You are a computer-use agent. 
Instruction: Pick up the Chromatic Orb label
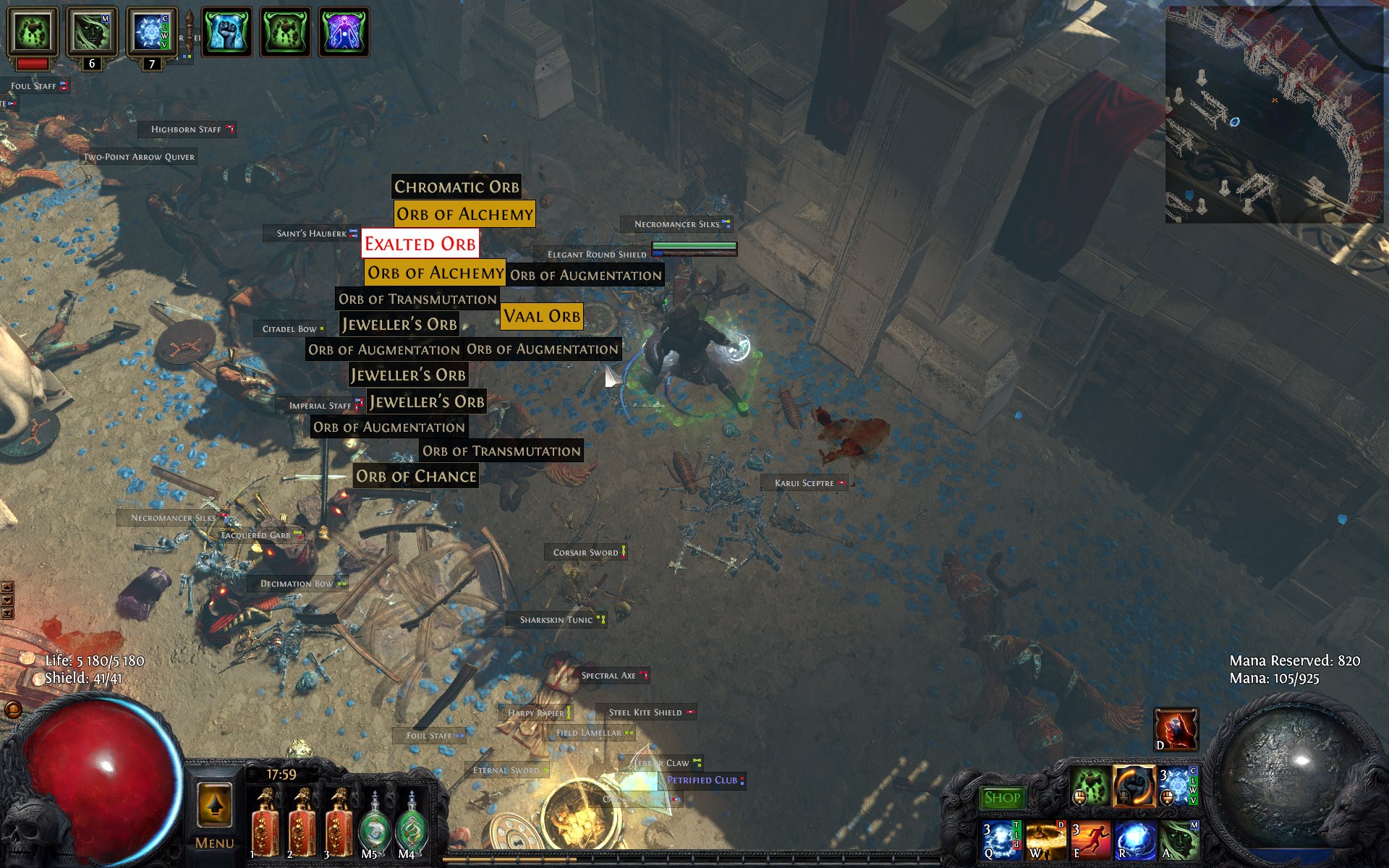456,187
